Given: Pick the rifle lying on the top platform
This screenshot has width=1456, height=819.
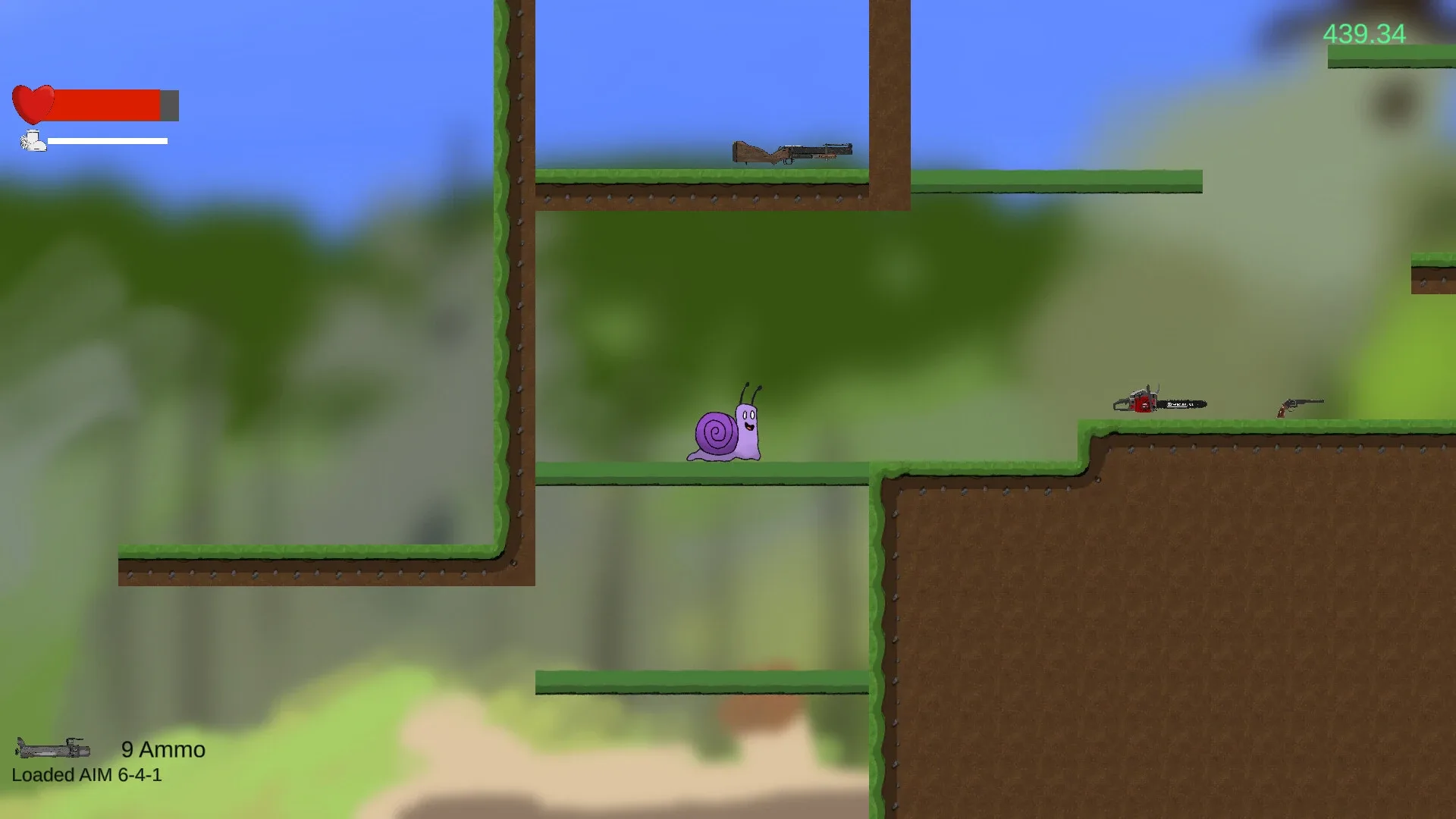Looking at the screenshot, I should click(x=792, y=152).
